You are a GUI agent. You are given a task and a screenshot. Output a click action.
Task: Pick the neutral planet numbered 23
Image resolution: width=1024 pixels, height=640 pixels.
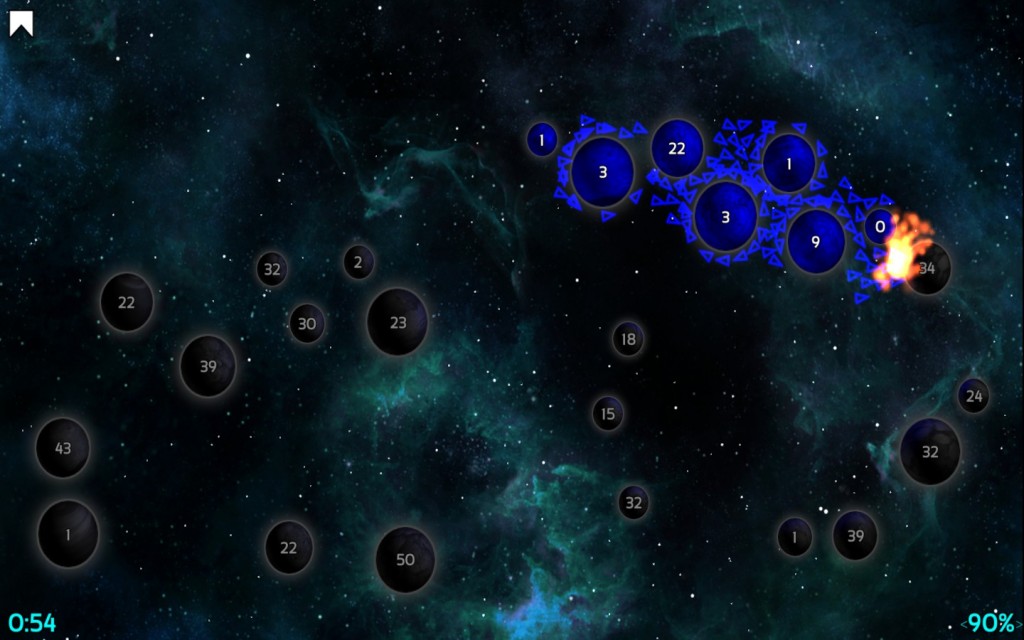pyautogui.click(x=398, y=322)
